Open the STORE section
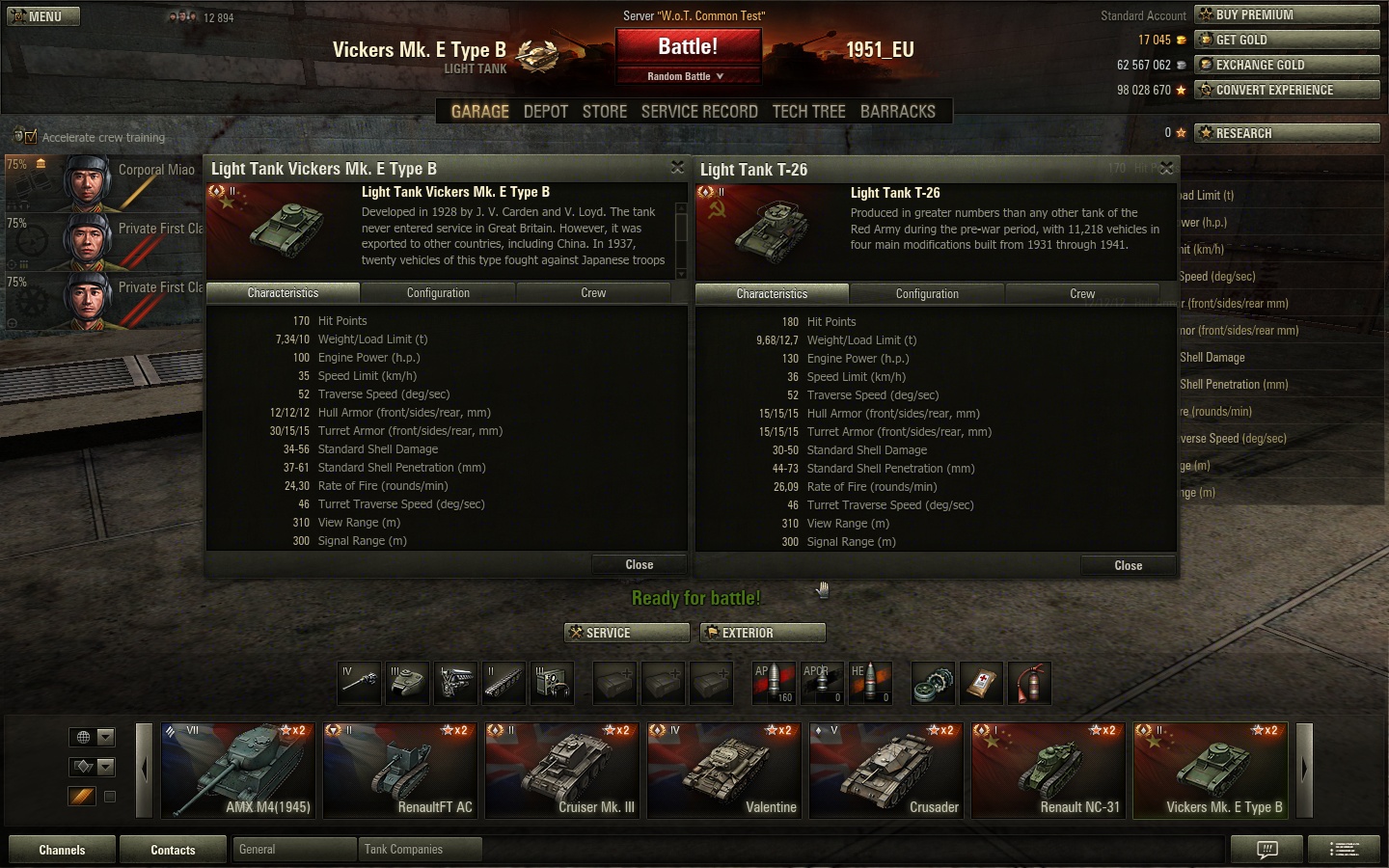 tap(605, 112)
